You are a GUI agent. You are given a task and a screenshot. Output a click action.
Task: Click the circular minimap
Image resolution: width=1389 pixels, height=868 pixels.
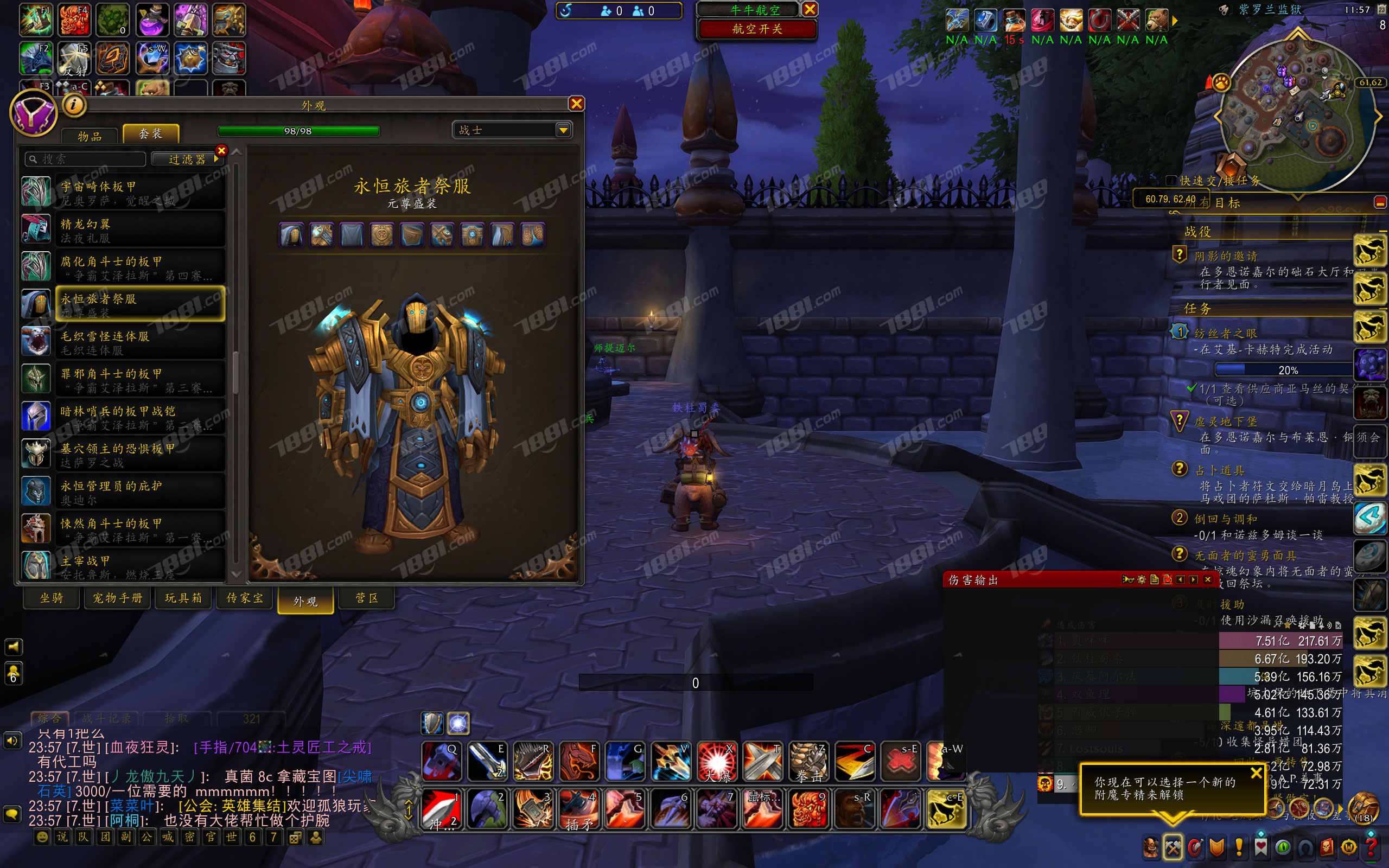coord(1297,112)
